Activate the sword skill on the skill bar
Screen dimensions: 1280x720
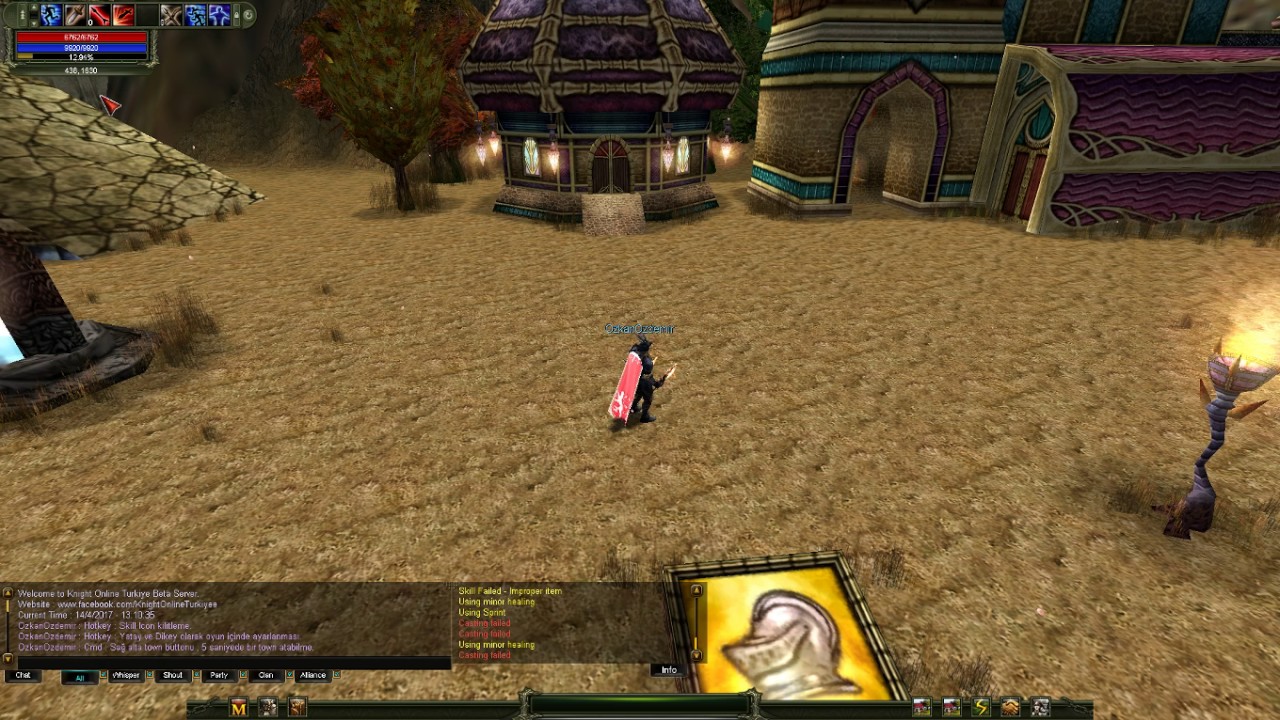[73, 14]
